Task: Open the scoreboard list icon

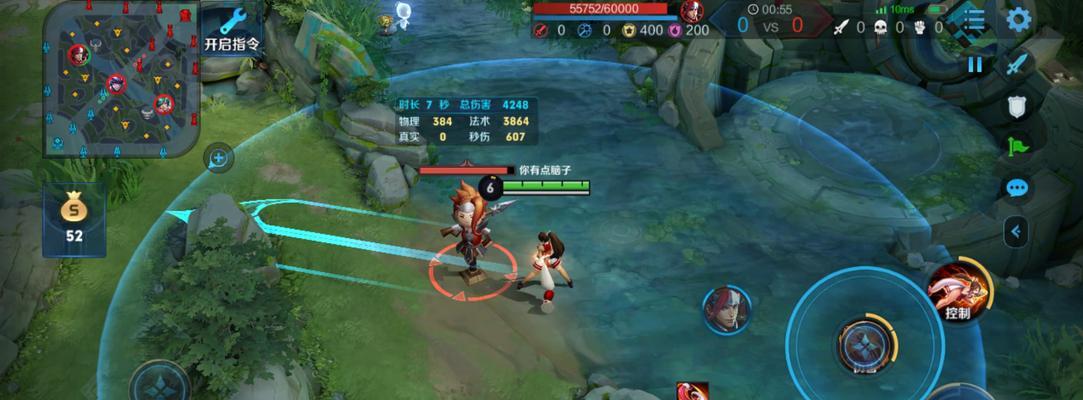Action: (x=973, y=20)
